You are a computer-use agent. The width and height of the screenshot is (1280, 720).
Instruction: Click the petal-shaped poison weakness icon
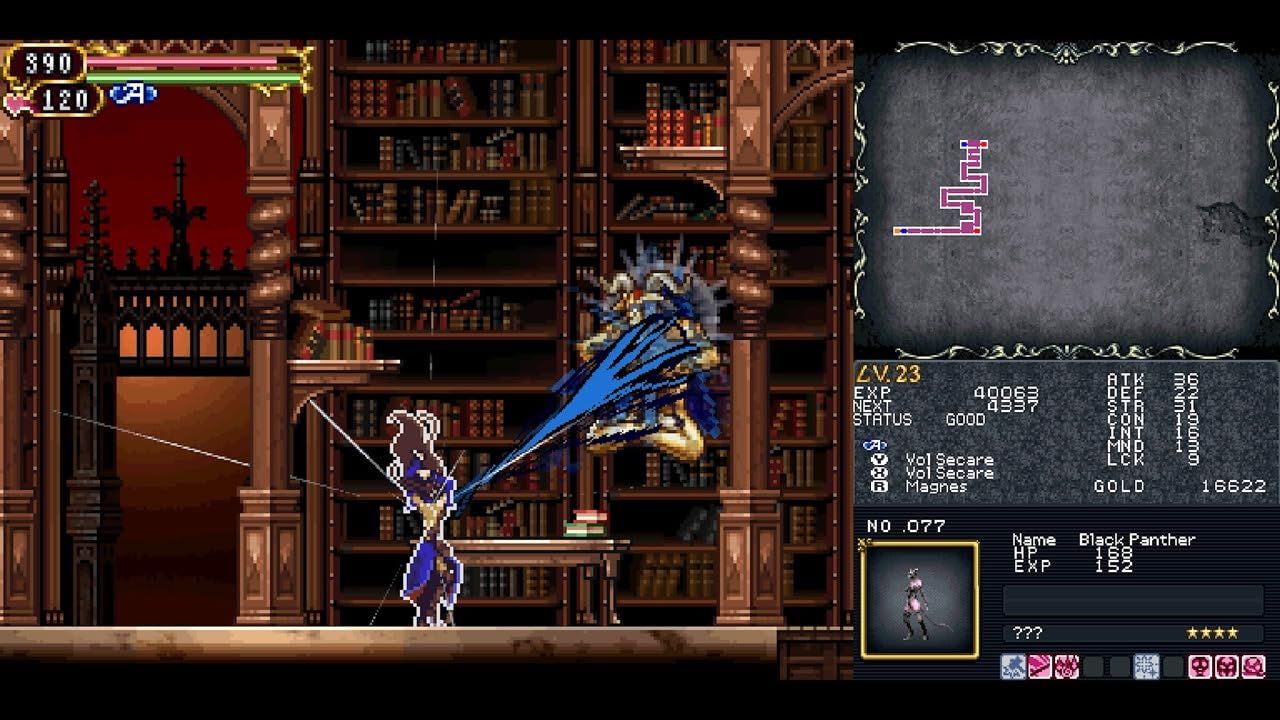pos(1065,665)
